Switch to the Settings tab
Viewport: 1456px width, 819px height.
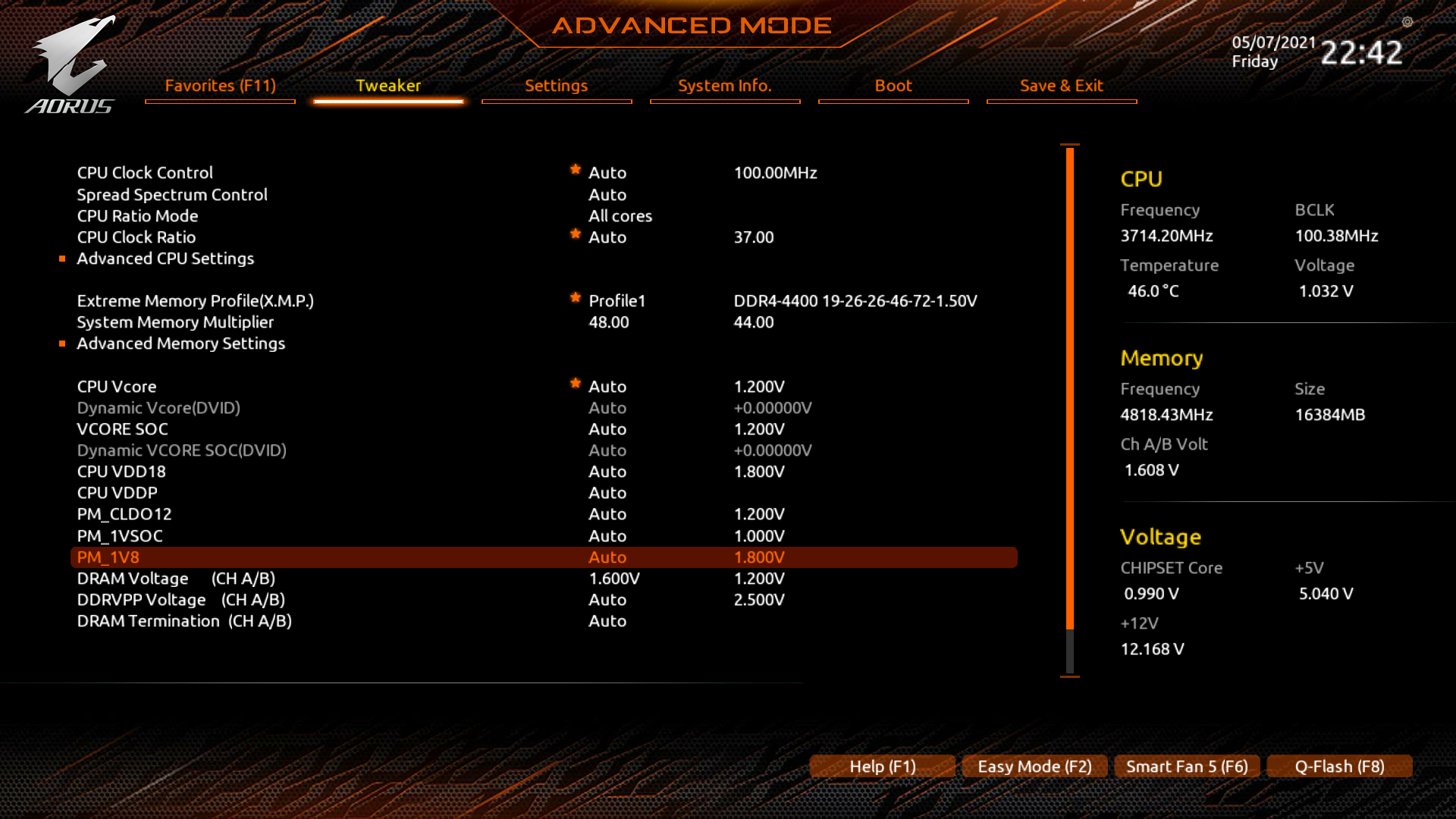[x=556, y=86]
